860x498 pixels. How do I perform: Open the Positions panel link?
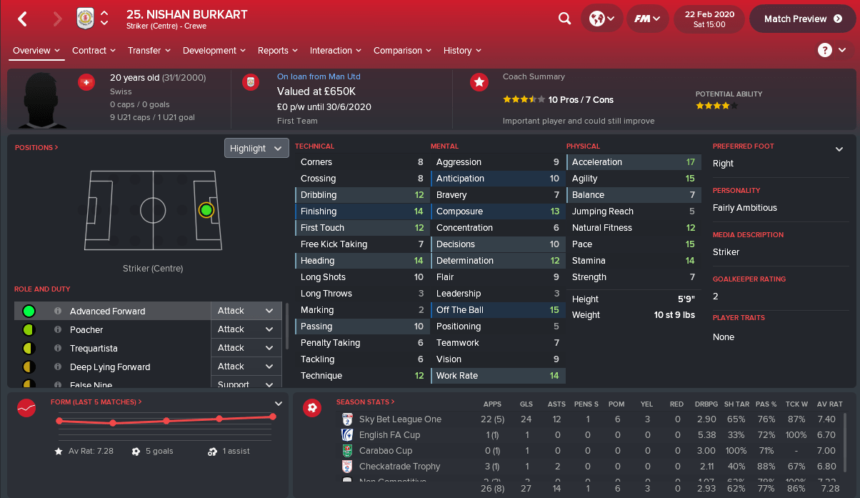(x=36, y=148)
